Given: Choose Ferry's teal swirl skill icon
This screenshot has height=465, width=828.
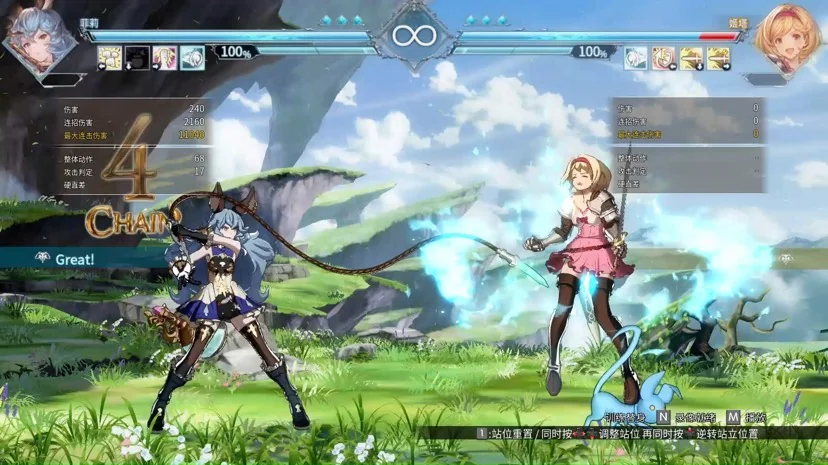Looking at the screenshot, I should point(191,58).
